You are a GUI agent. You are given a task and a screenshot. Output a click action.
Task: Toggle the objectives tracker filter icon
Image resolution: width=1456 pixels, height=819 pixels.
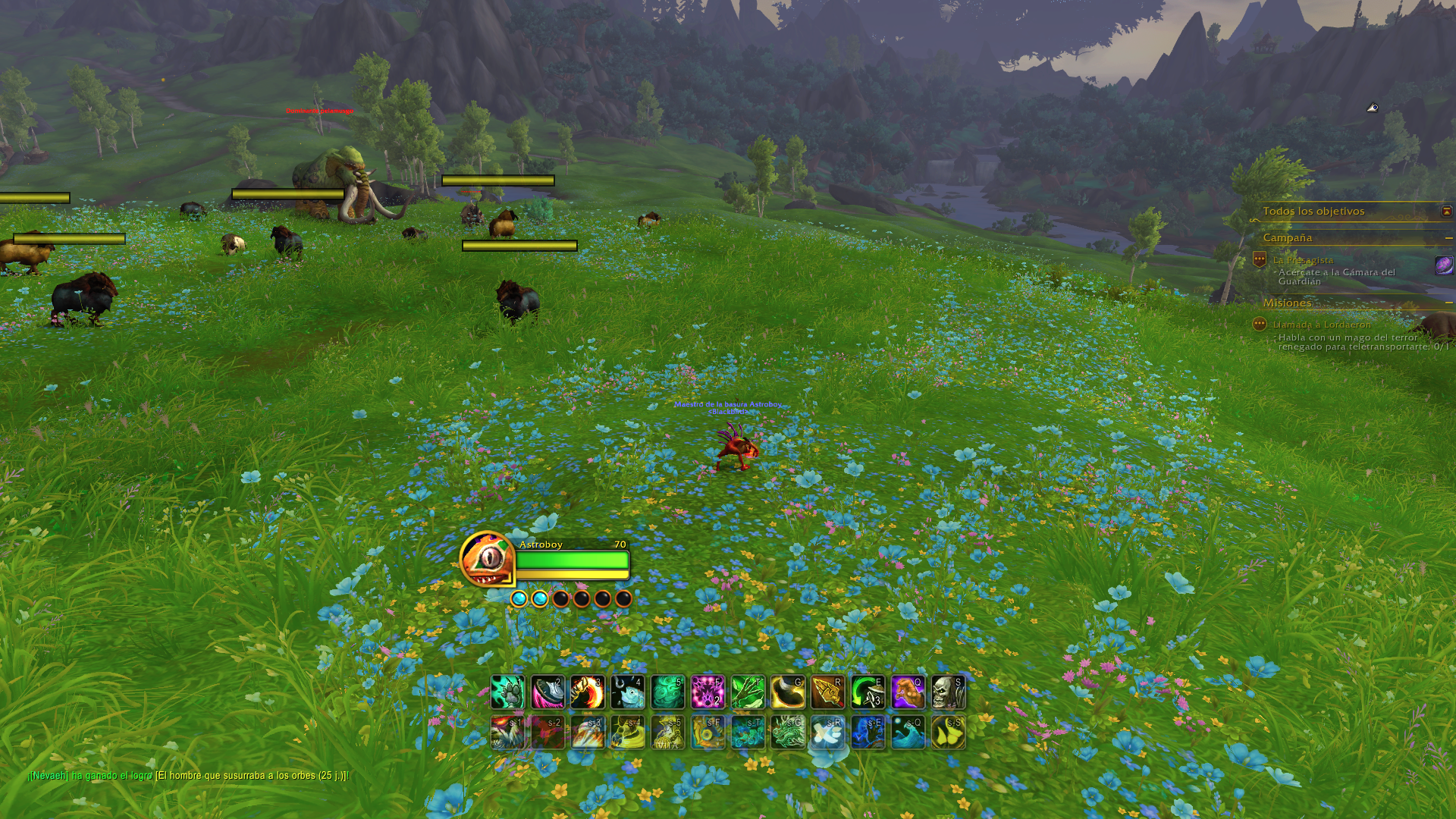1445,212
